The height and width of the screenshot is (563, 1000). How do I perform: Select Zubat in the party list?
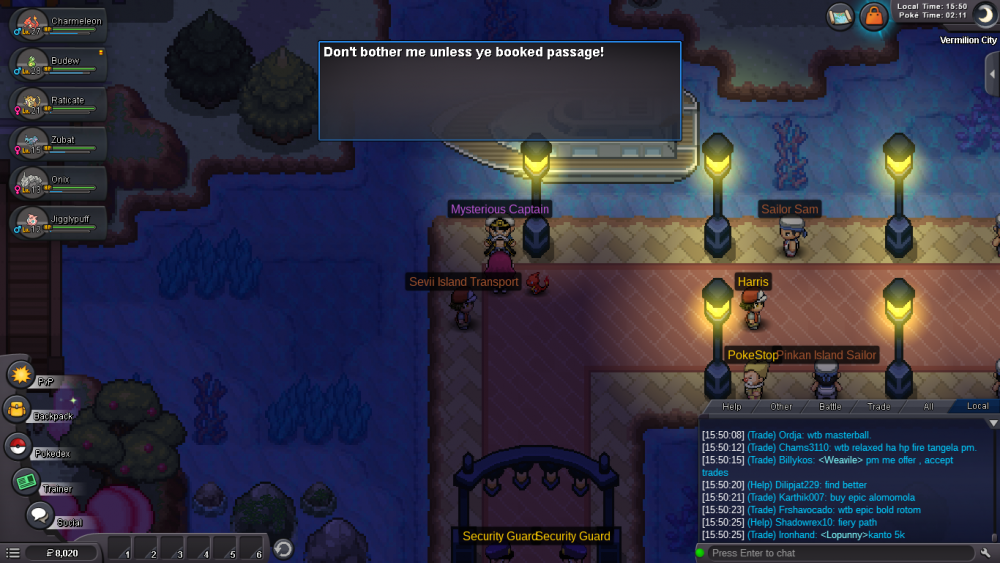click(55, 145)
